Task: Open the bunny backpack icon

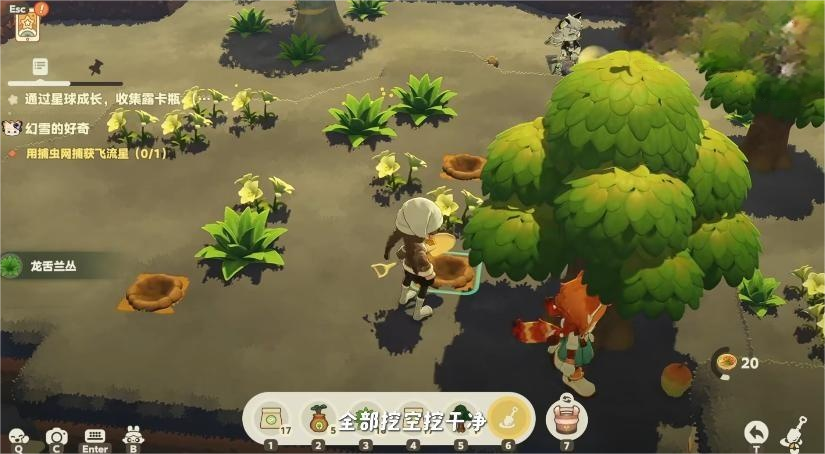Action: [x=132, y=436]
